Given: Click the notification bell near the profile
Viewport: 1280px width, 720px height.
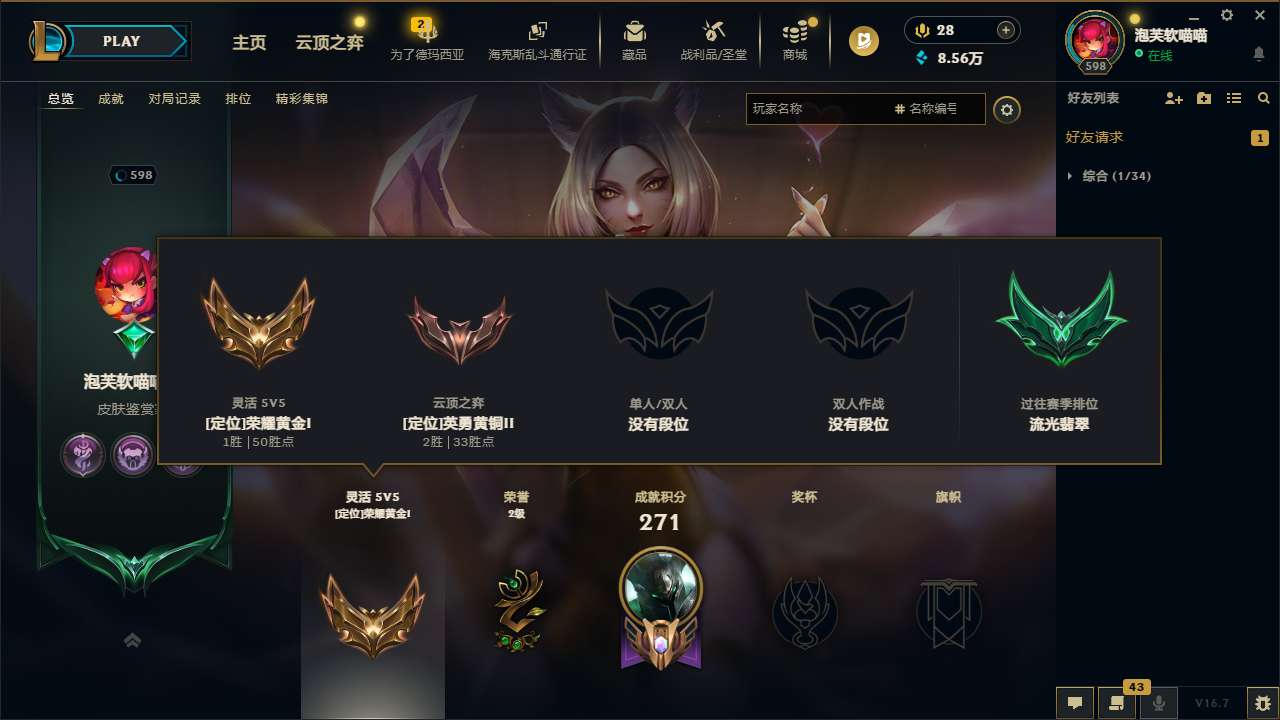Looking at the screenshot, I should [1259, 53].
